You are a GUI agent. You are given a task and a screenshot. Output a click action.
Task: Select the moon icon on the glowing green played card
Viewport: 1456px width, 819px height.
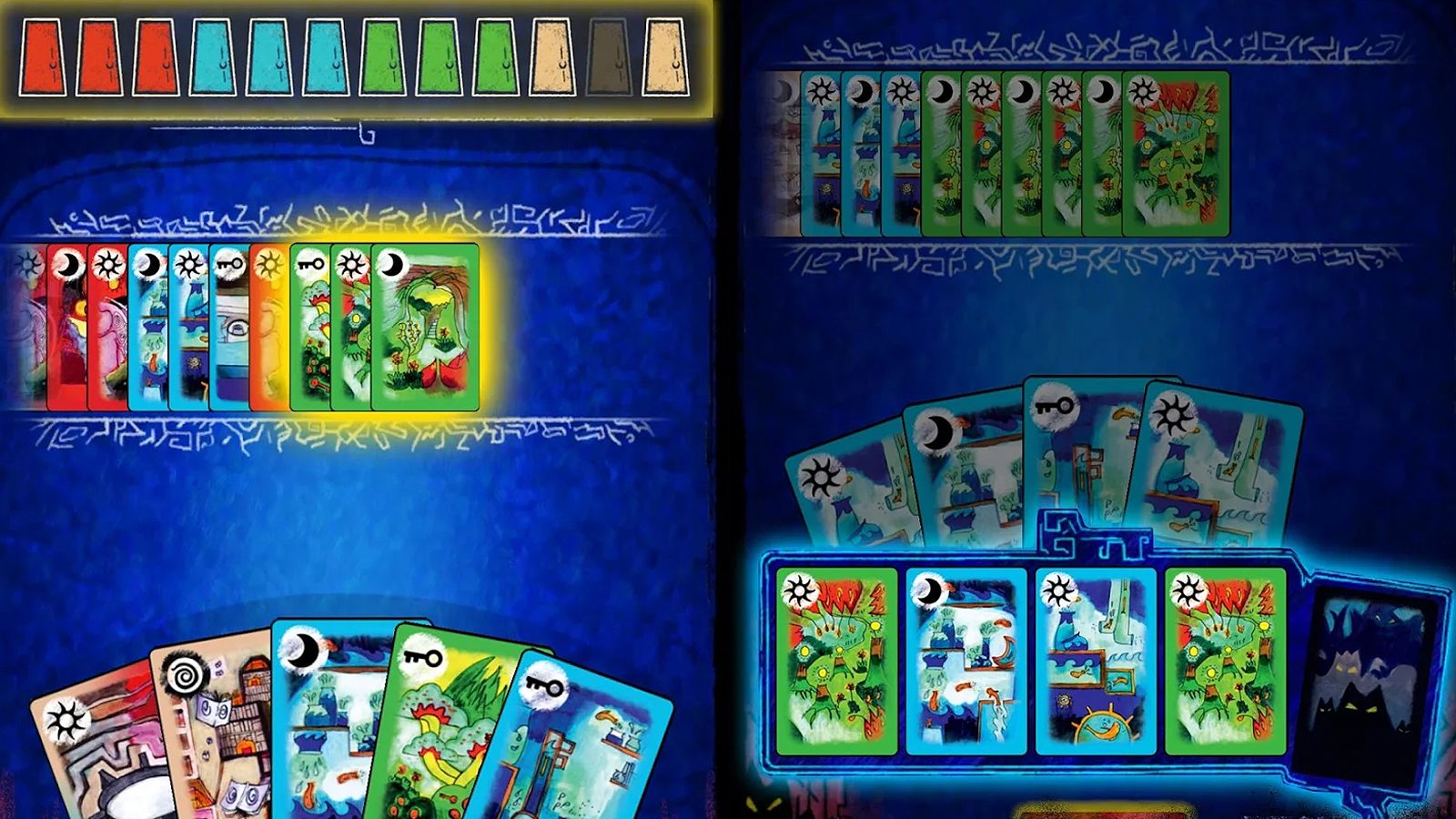391,264
